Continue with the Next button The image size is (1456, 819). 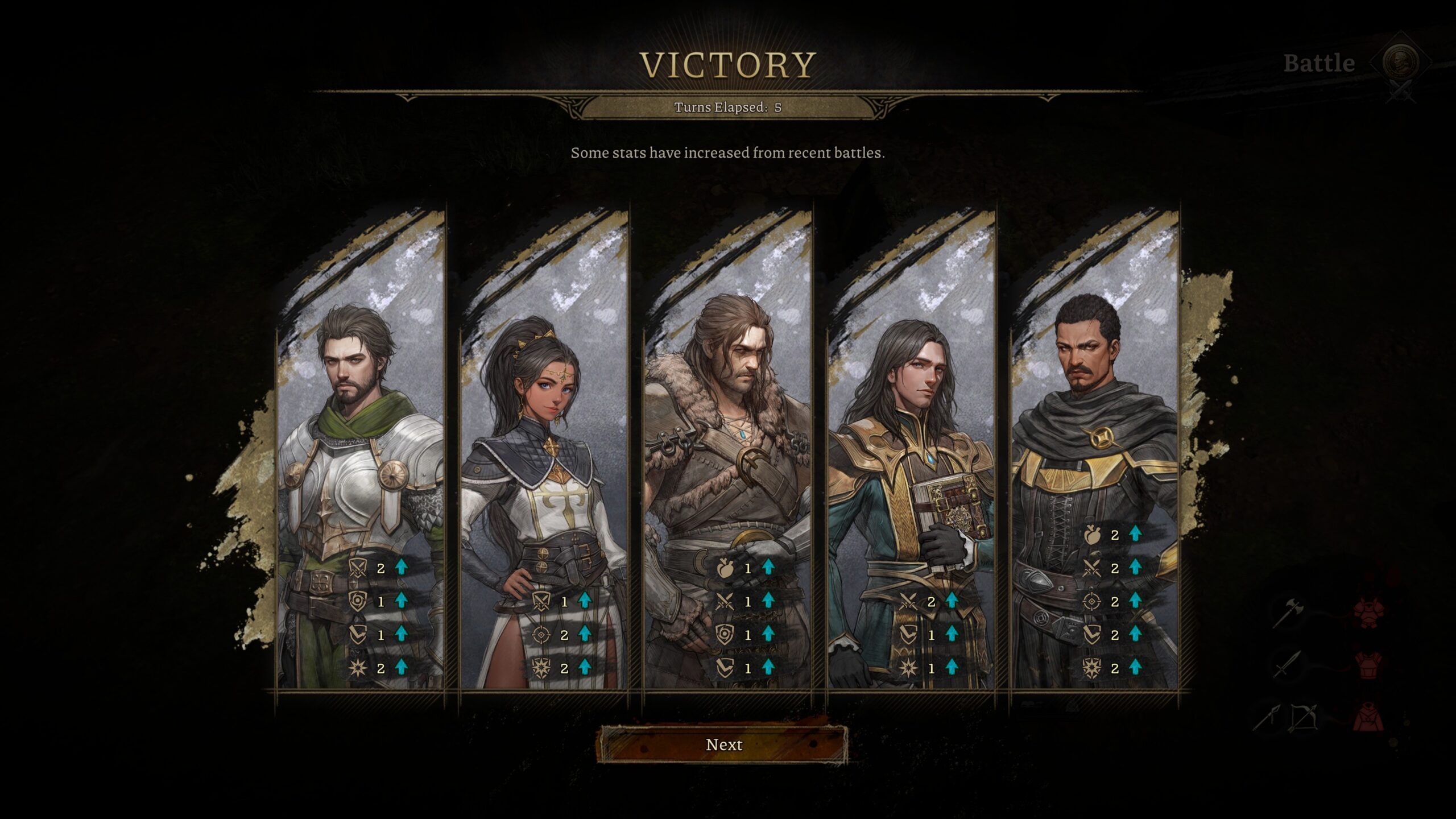(x=723, y=745)
